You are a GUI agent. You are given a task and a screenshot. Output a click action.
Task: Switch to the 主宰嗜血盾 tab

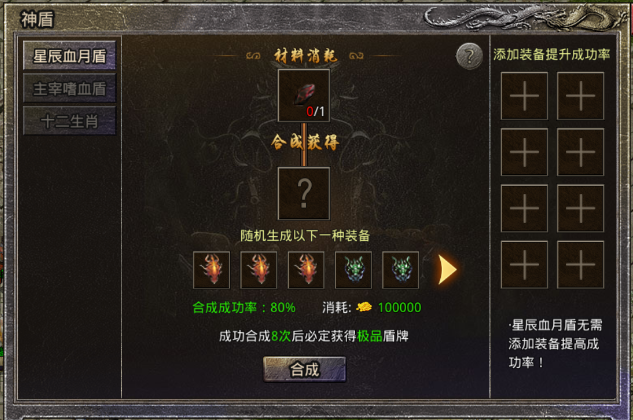[x=70, y=88]
